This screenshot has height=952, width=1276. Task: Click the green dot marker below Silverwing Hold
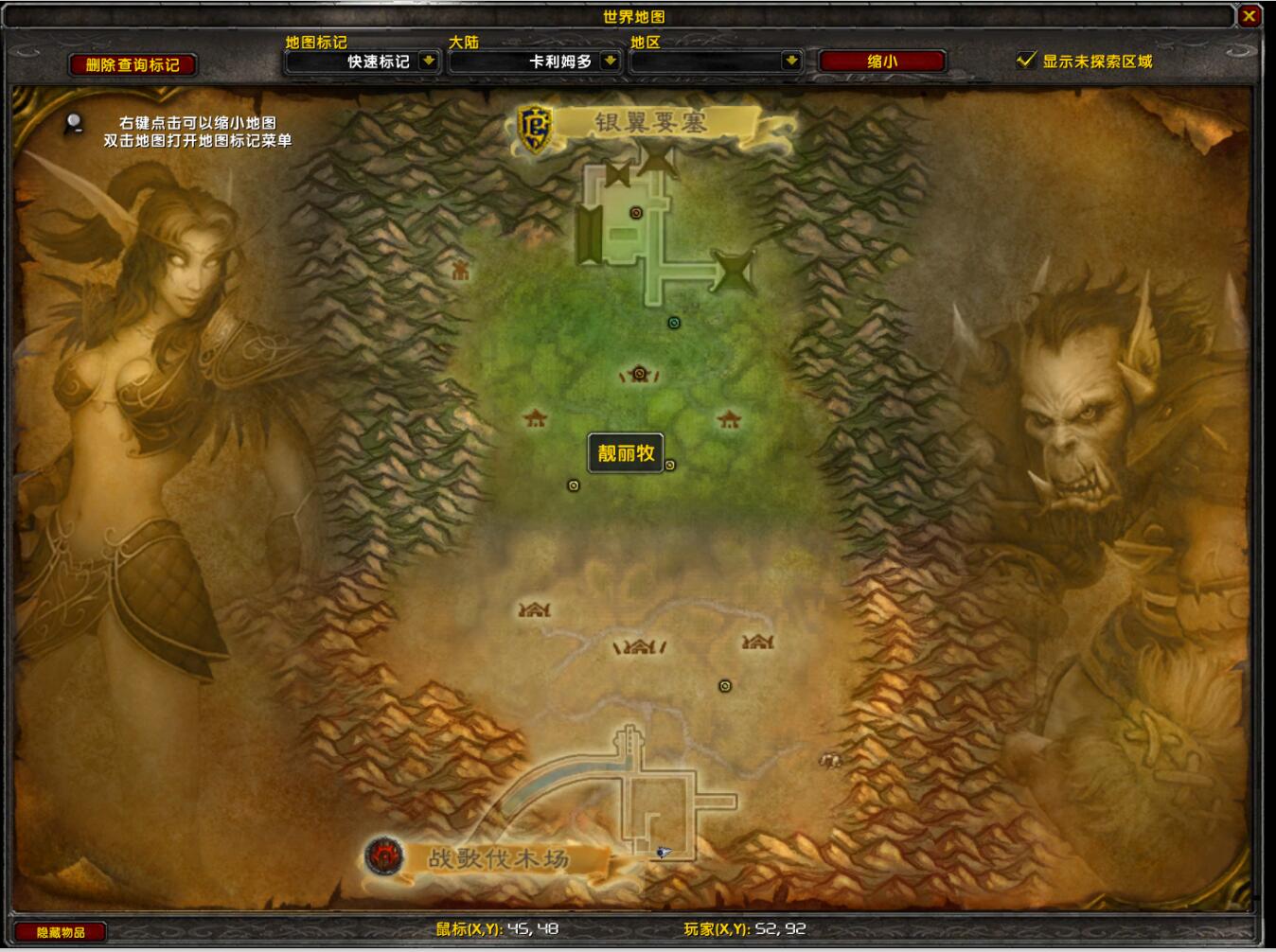pos(673,324)
